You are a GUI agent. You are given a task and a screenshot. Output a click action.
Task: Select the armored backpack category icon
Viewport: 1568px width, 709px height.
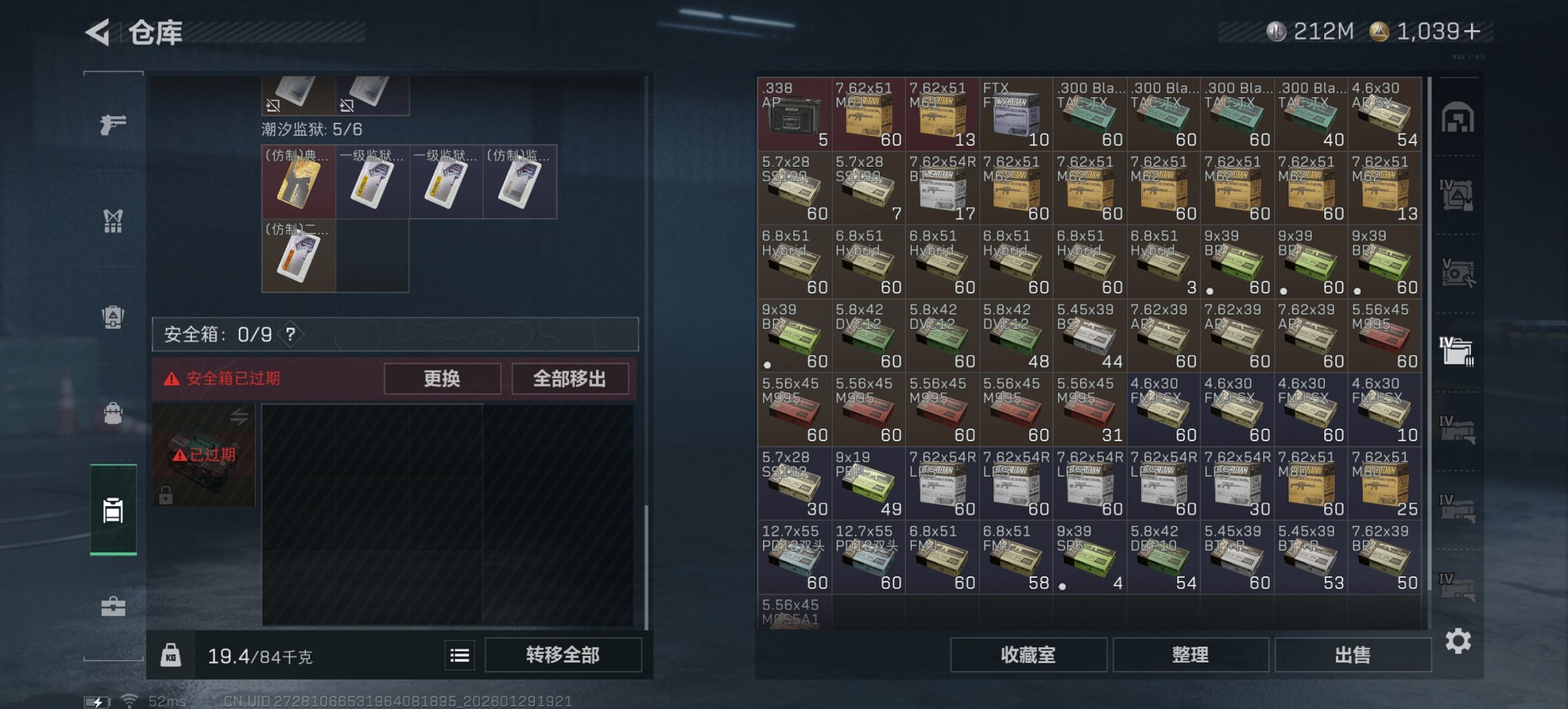pos(113,315)
